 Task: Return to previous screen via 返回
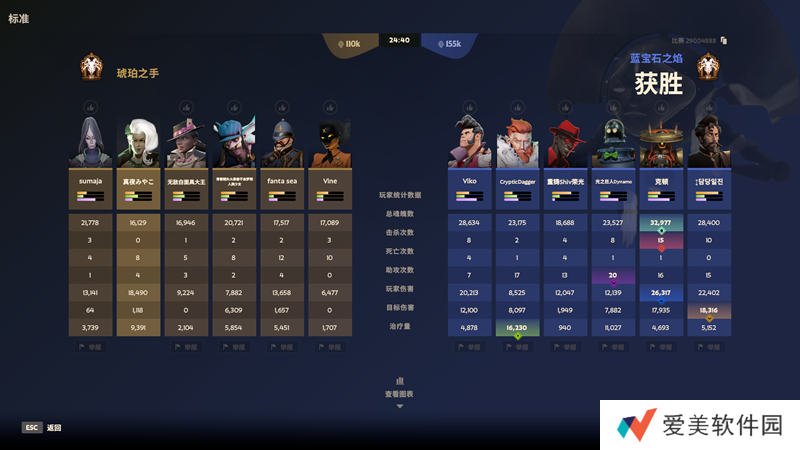point(42,427)
